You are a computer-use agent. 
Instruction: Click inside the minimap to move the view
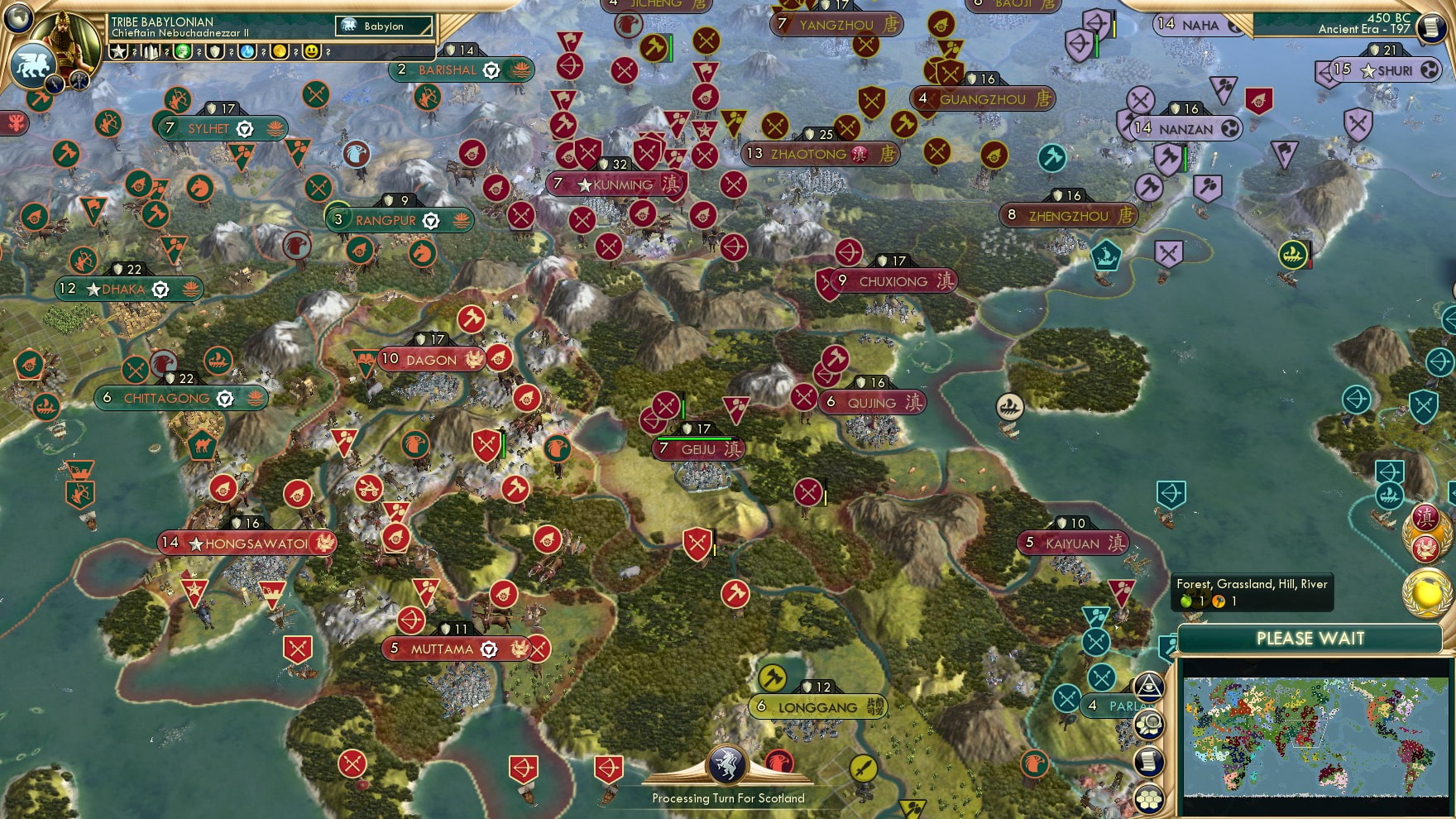point(1315,736)
